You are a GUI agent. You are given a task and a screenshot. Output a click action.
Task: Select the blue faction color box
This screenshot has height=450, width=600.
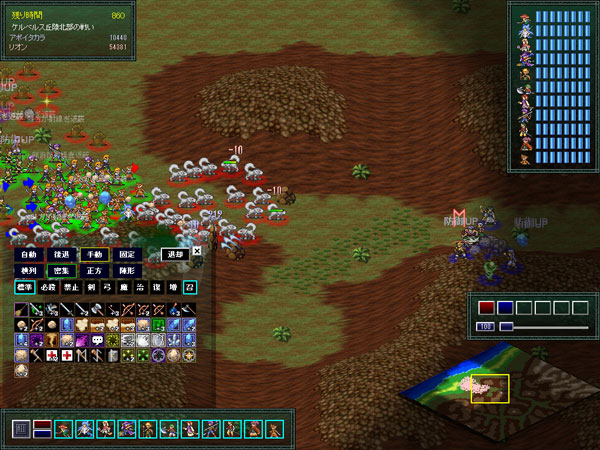505,307
